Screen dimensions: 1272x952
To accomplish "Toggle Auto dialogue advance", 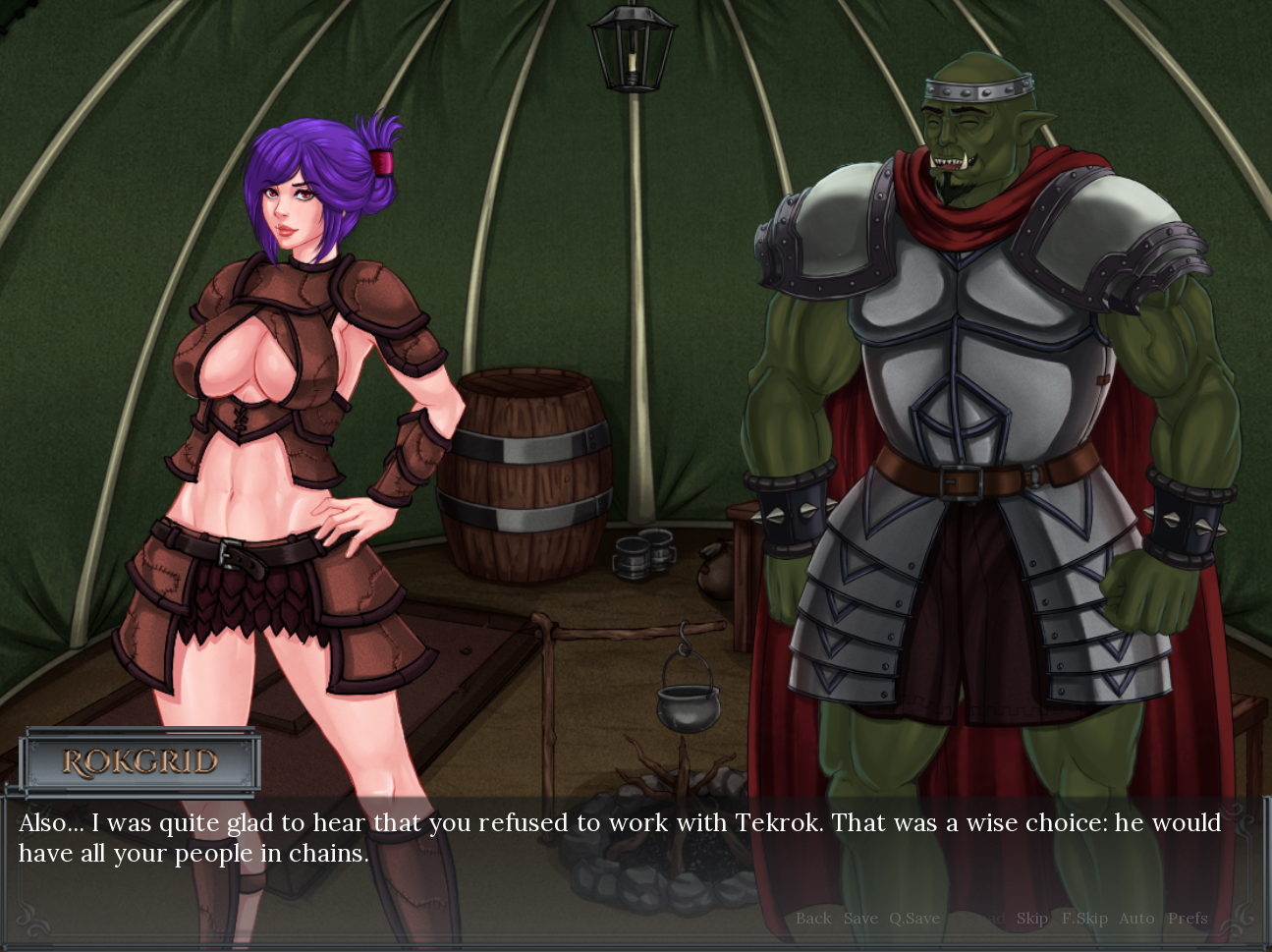I will click(1136, 919).
